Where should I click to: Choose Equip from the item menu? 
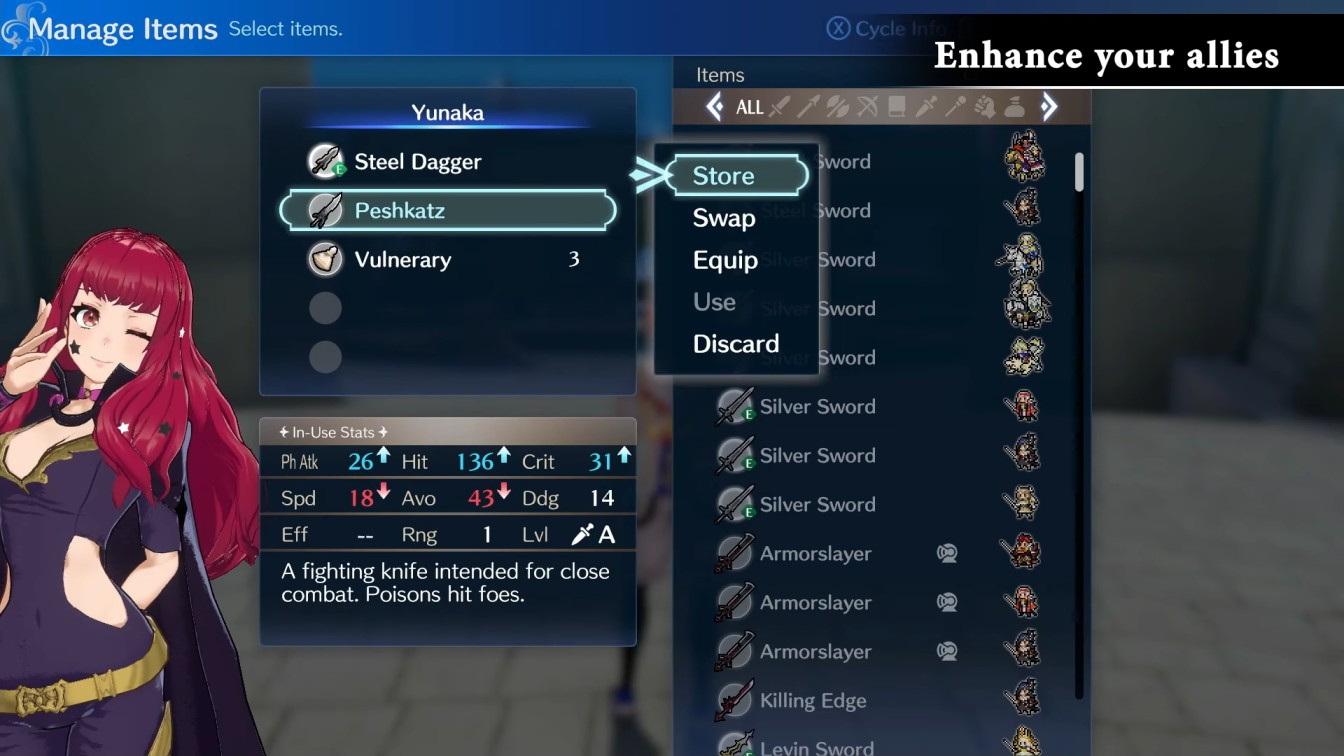724,260
